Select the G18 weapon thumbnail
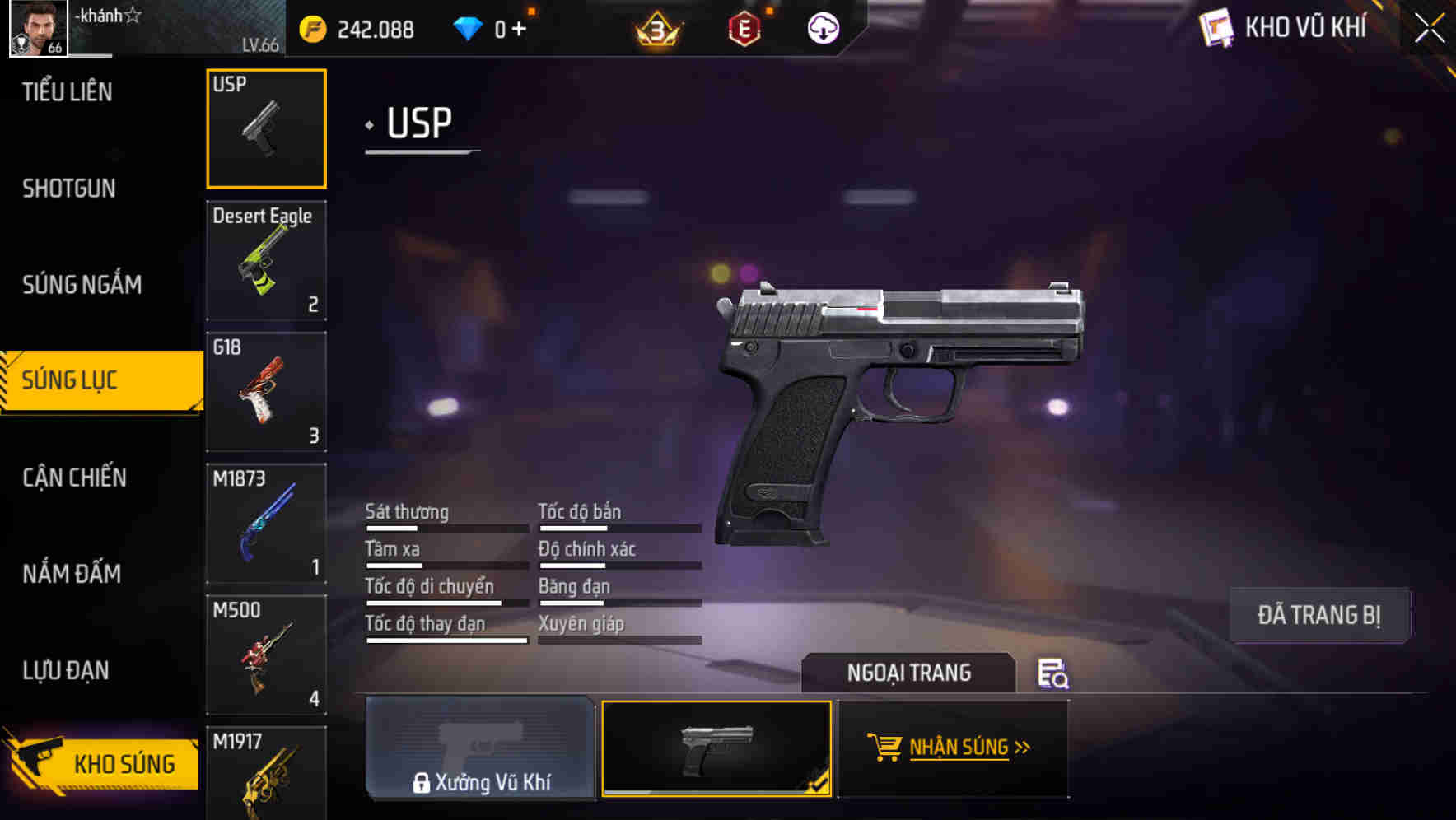This screenshot has height=820, width=1456. coord(266,391)
